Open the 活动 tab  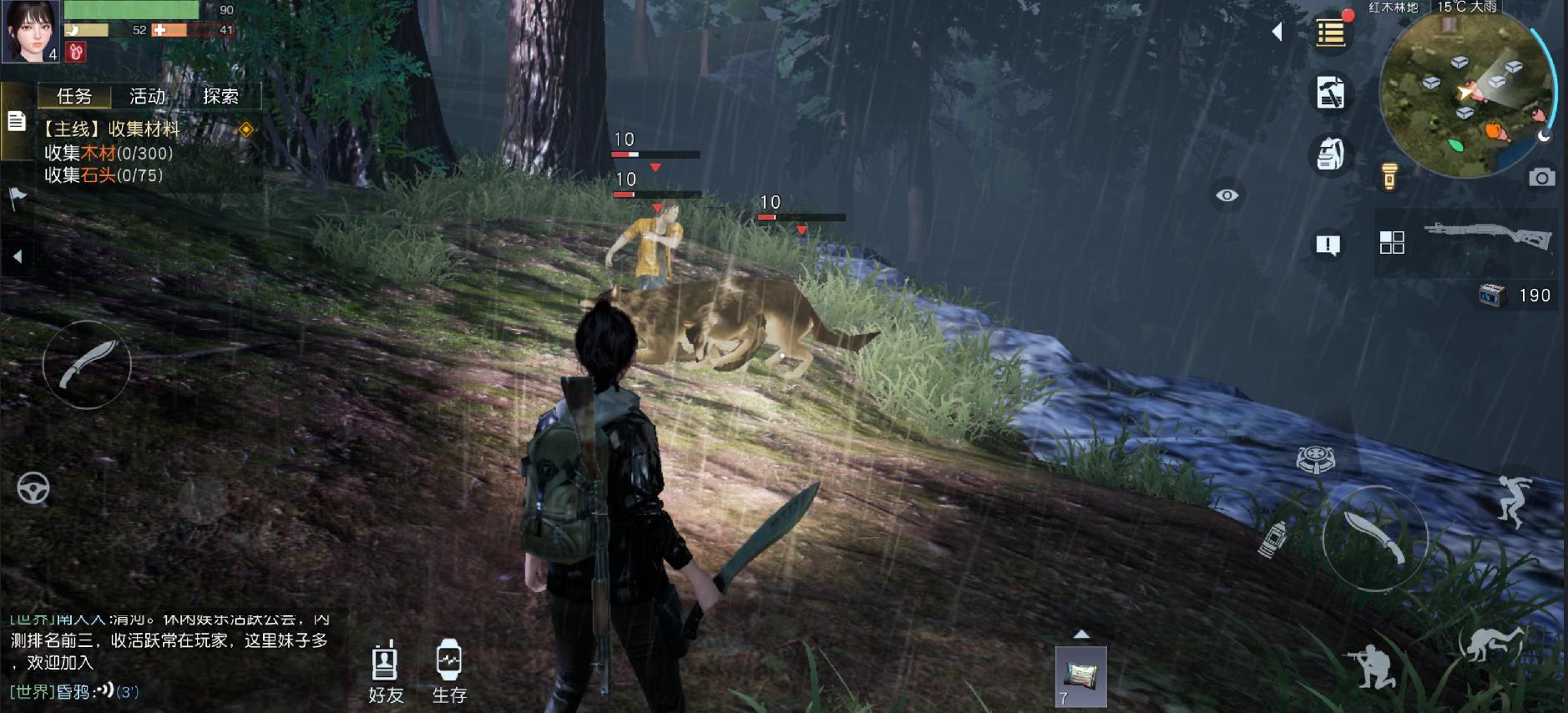point(148,97)
